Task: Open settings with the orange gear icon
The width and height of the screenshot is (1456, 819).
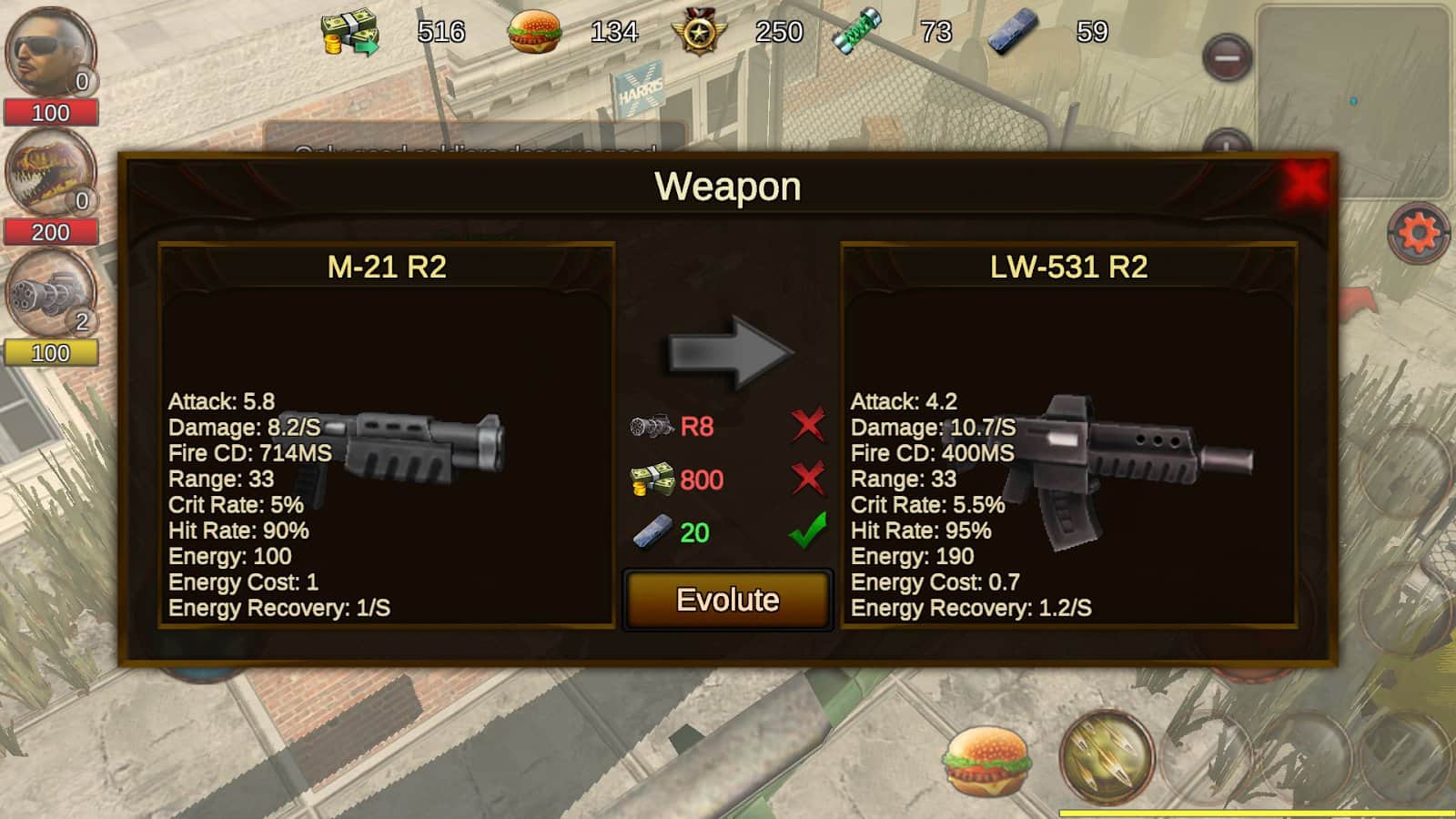Action: [x=1417, y=233]
